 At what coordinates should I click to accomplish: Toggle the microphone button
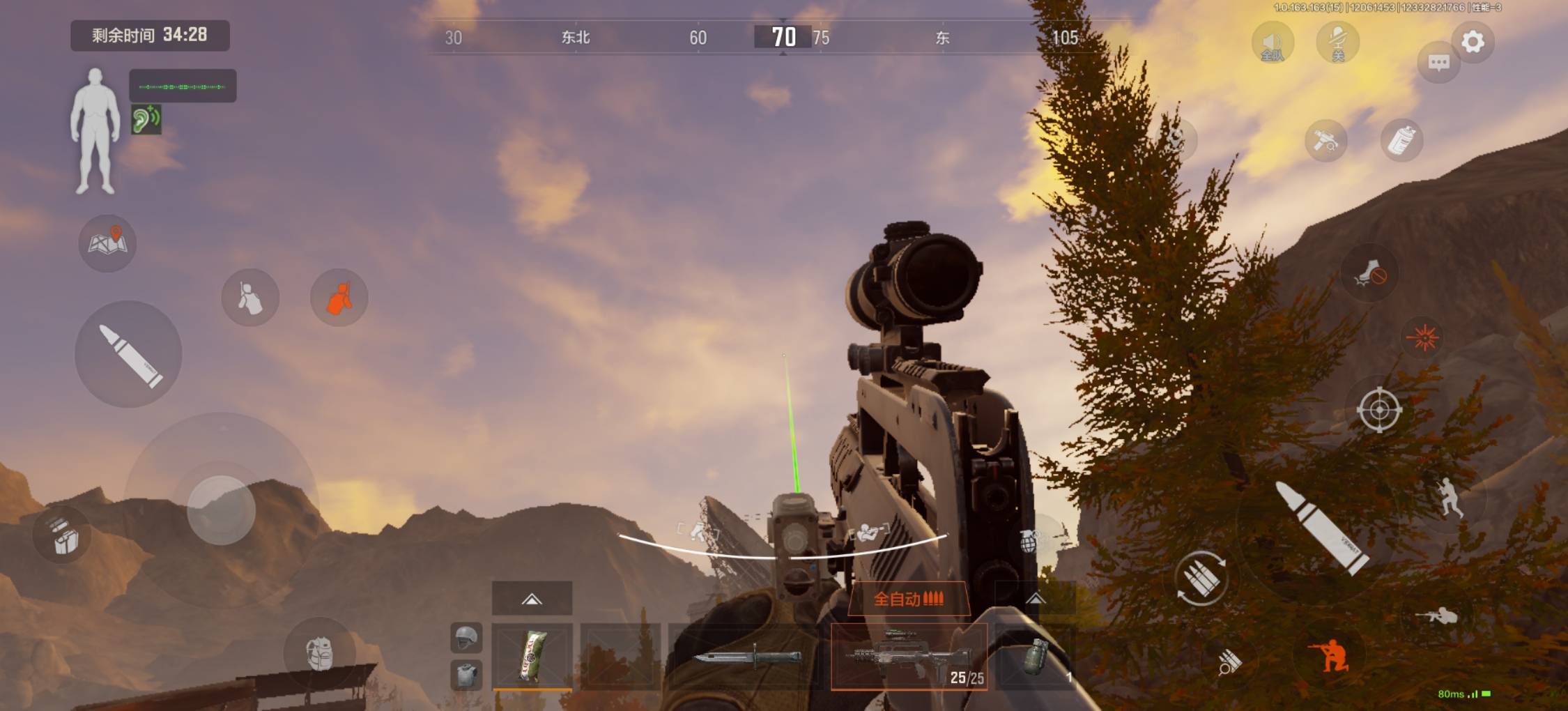1337,43
